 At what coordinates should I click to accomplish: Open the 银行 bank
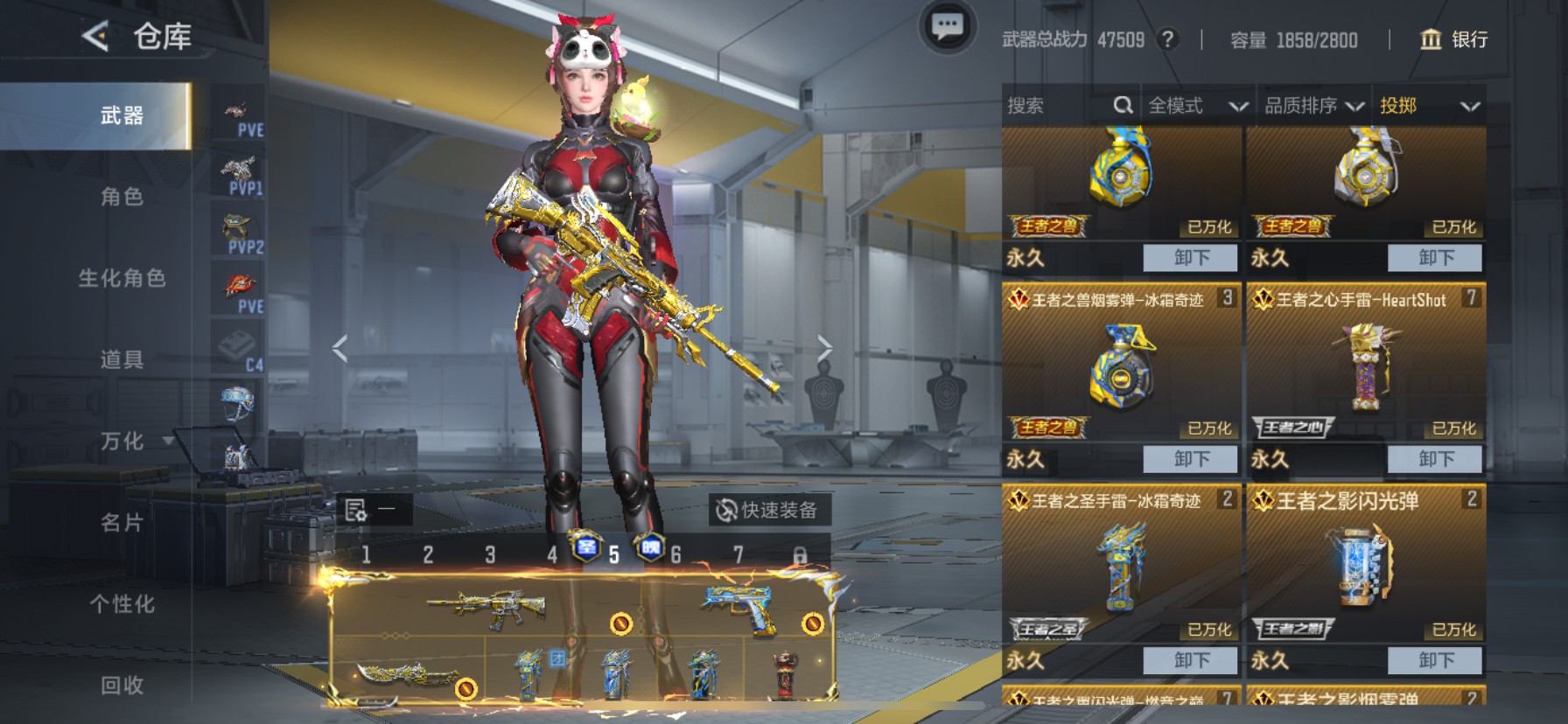(1452, 39)
